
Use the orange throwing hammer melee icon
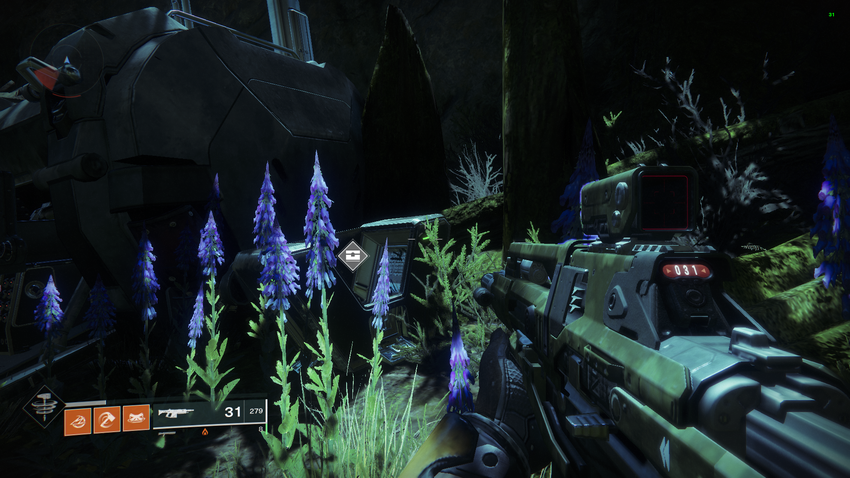tap(107, 418)
